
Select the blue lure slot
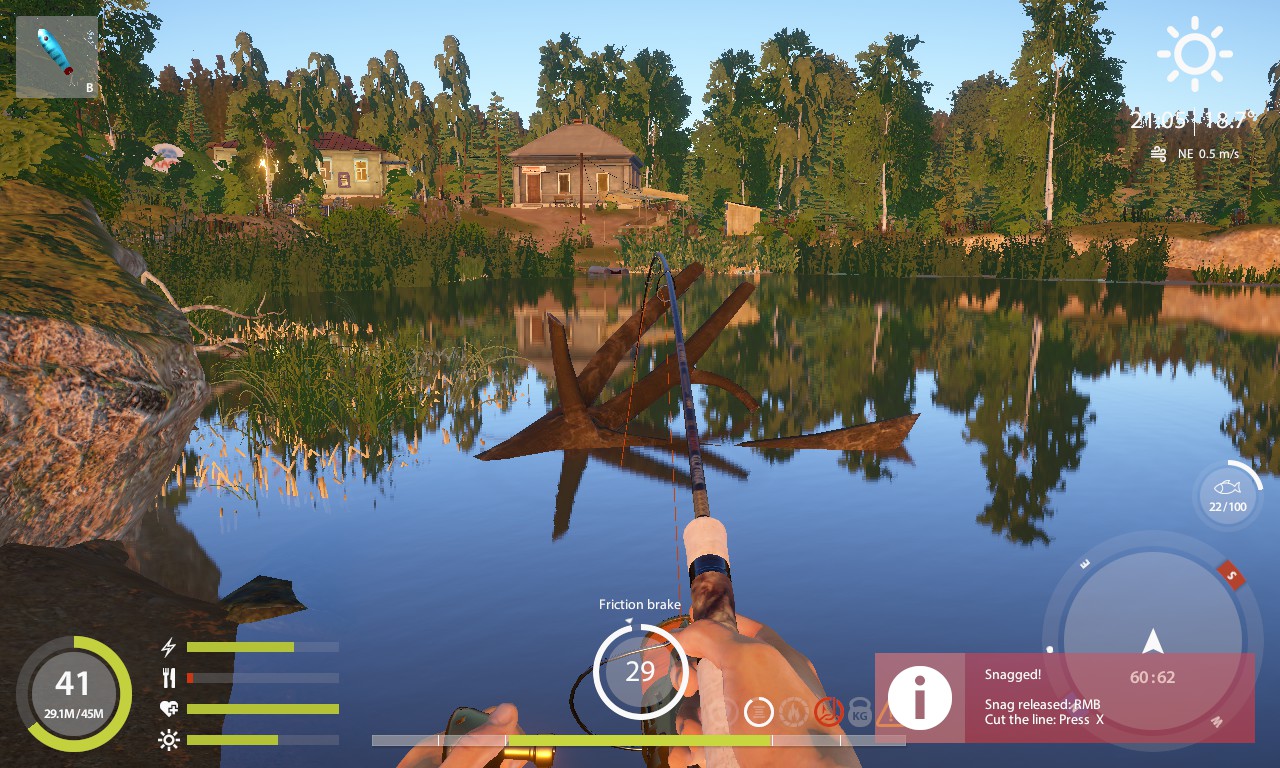[x=57, y=57]
